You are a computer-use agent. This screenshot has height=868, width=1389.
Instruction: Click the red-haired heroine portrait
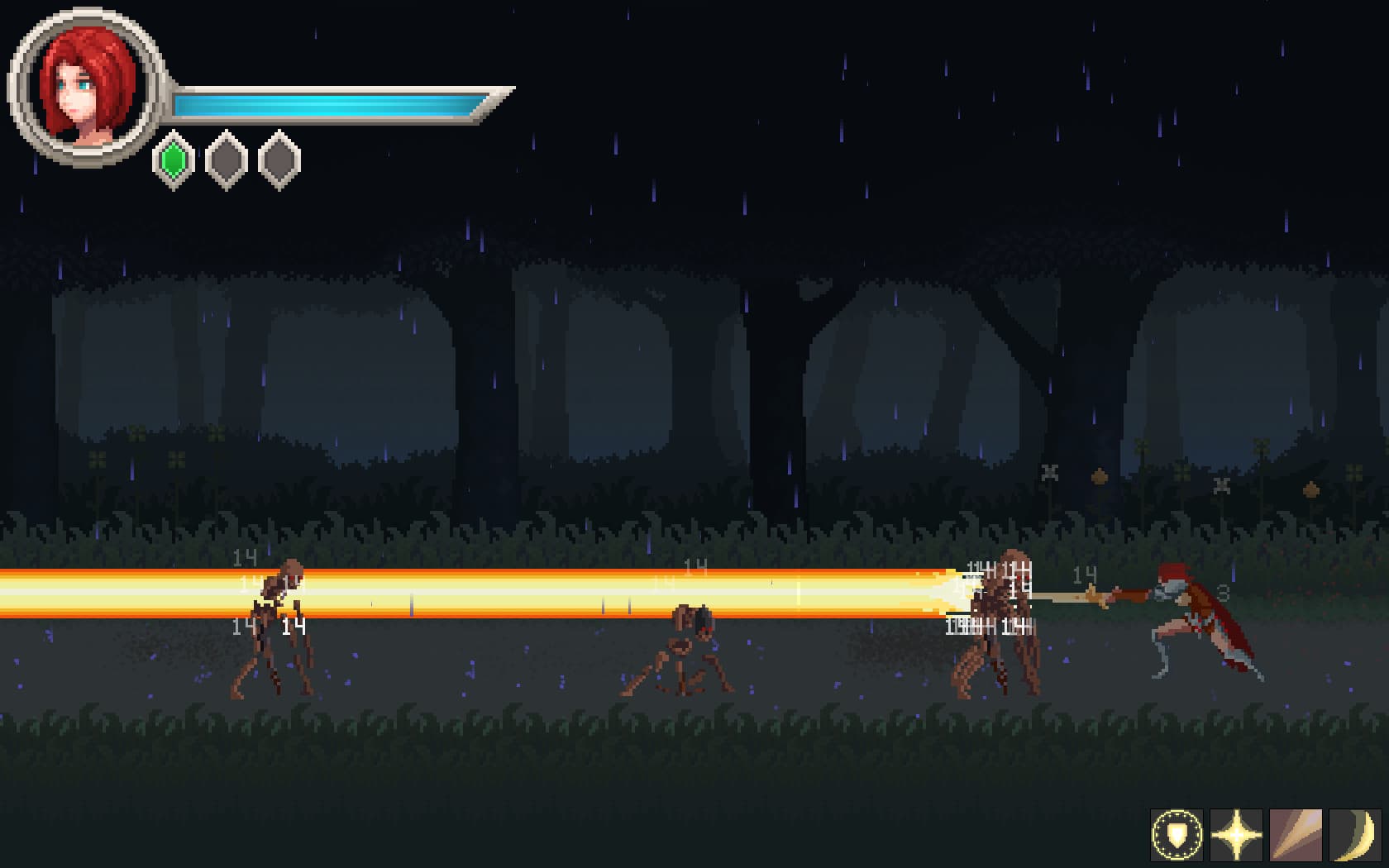(x=86, y=87)
